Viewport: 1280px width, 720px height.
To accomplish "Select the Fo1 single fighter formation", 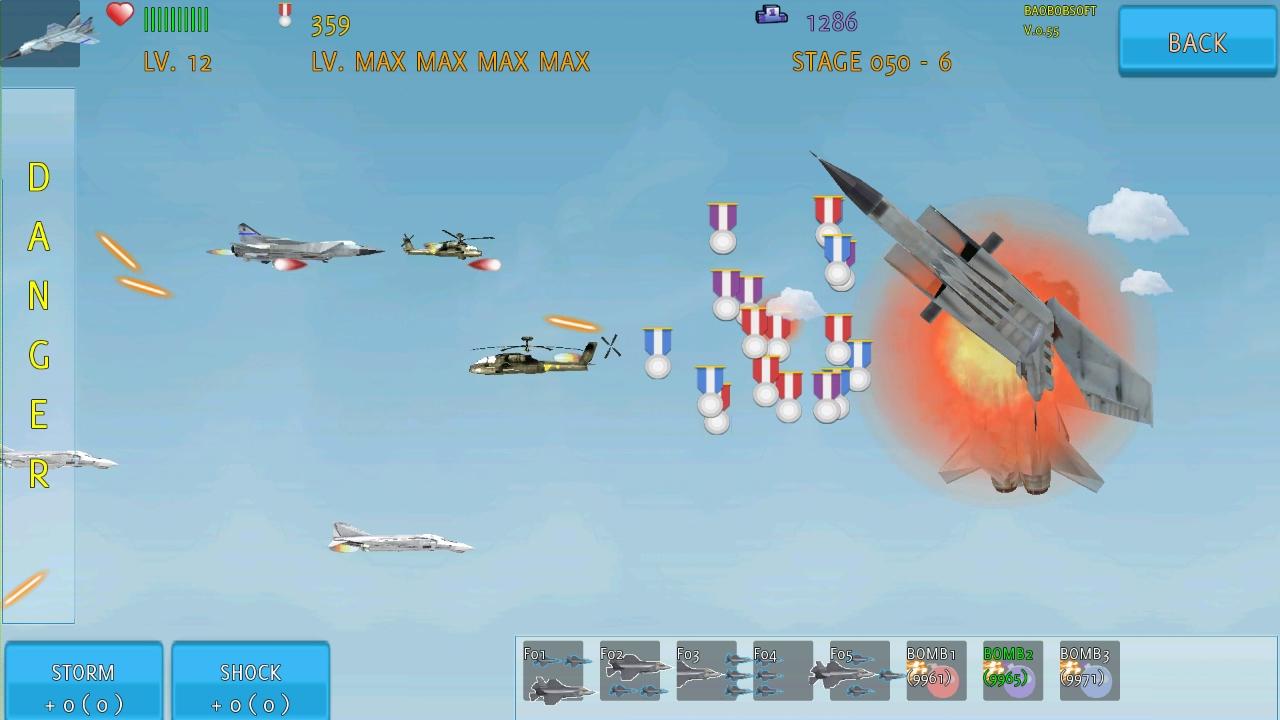I will (x=554, y=671).
